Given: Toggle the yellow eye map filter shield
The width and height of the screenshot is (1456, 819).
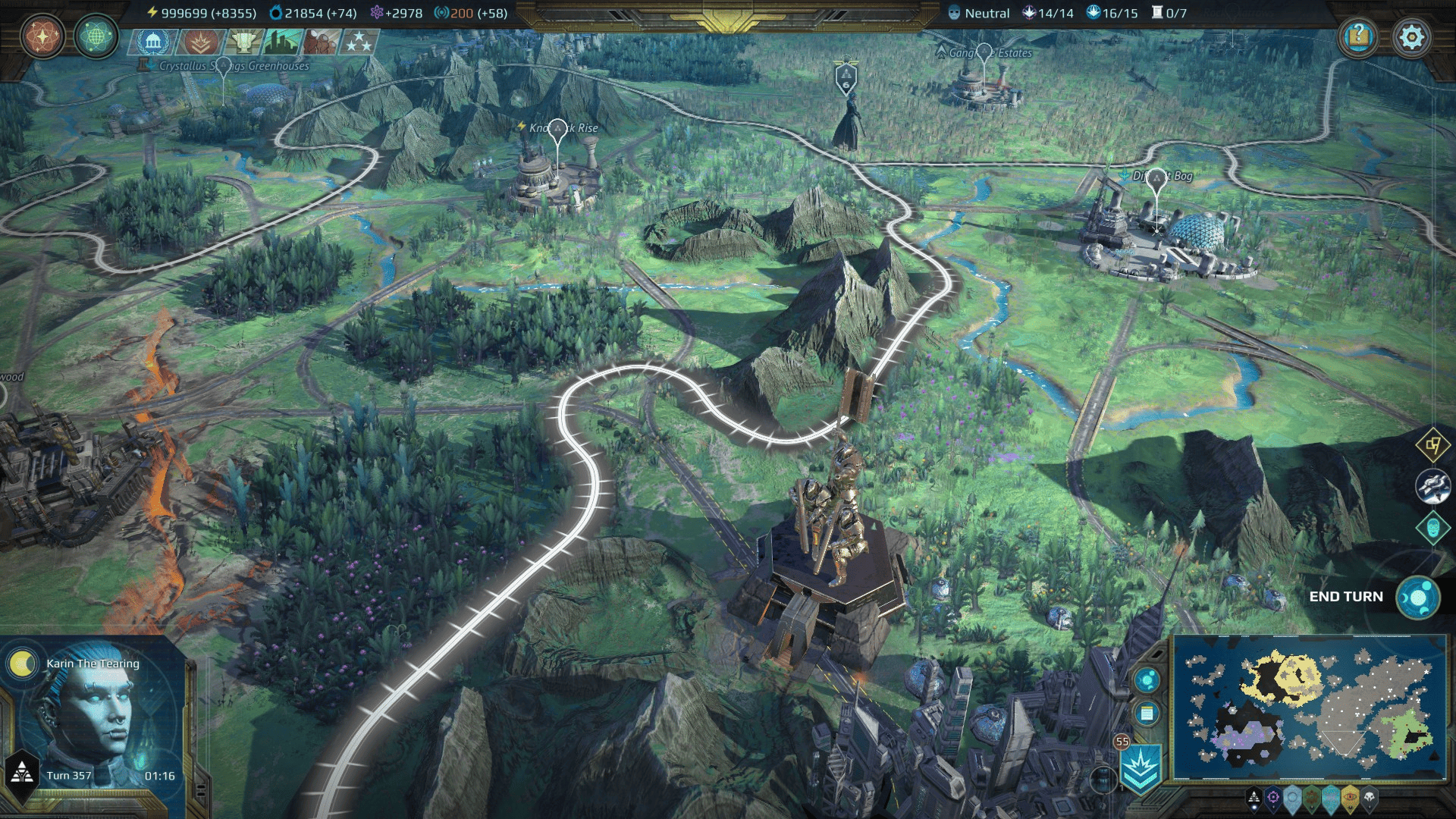Looking at the screenshot, I should [x=1350, y=796].
